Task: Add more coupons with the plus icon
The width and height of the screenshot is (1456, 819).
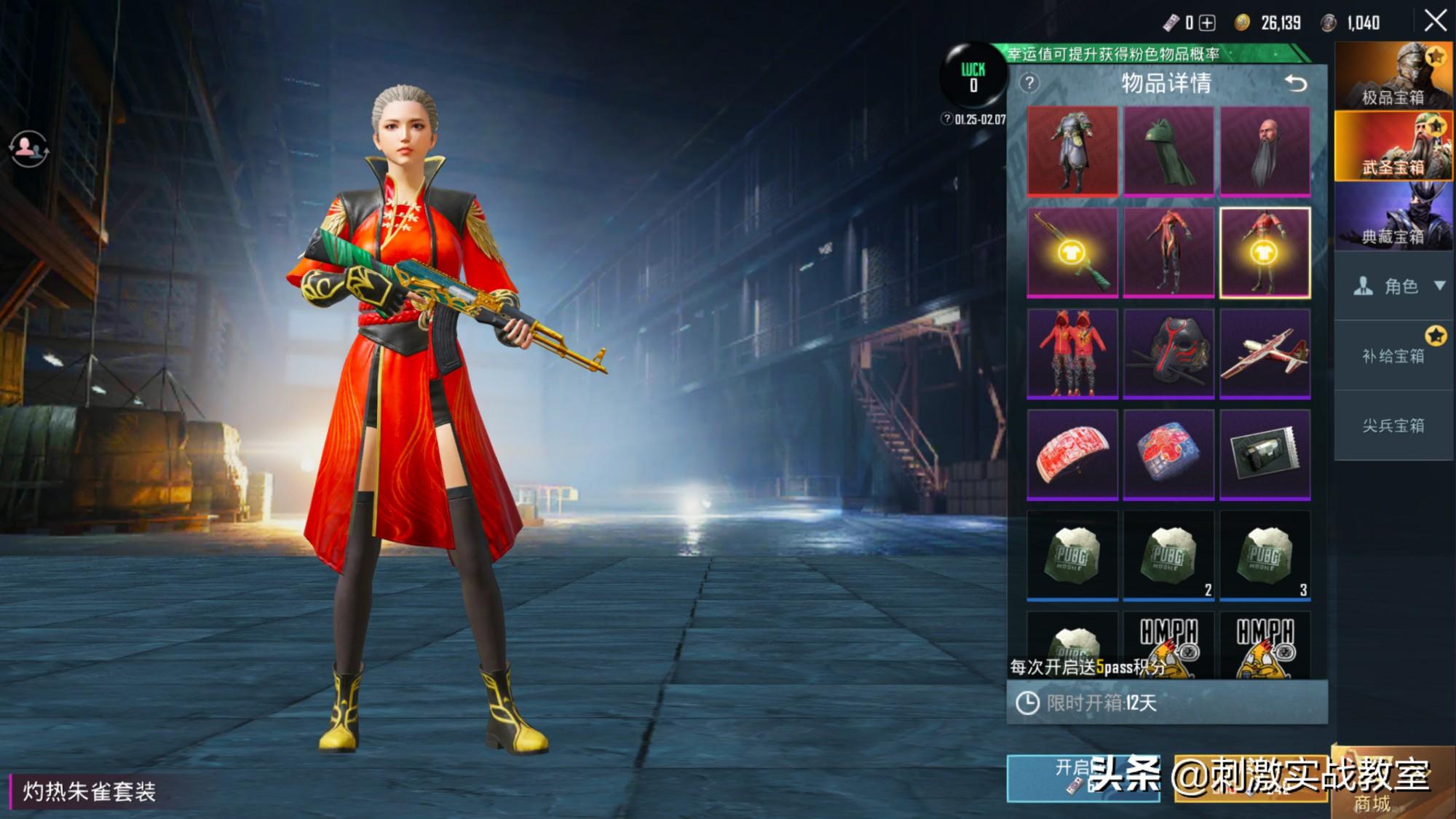Action: click(1207, 23)
